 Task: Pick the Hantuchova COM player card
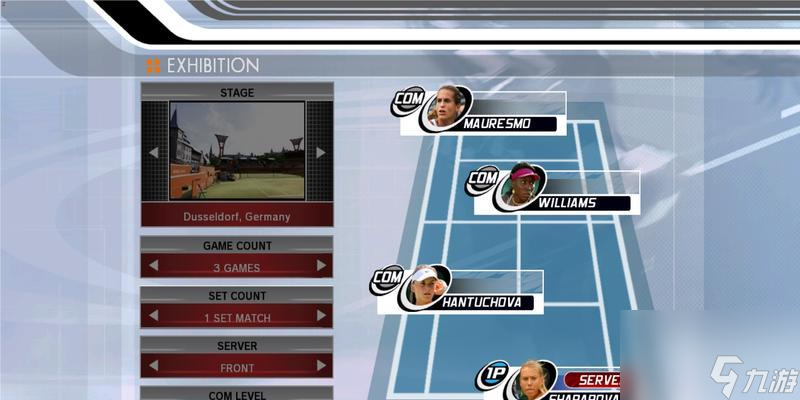pyautogui.click(x=462, y=291)
